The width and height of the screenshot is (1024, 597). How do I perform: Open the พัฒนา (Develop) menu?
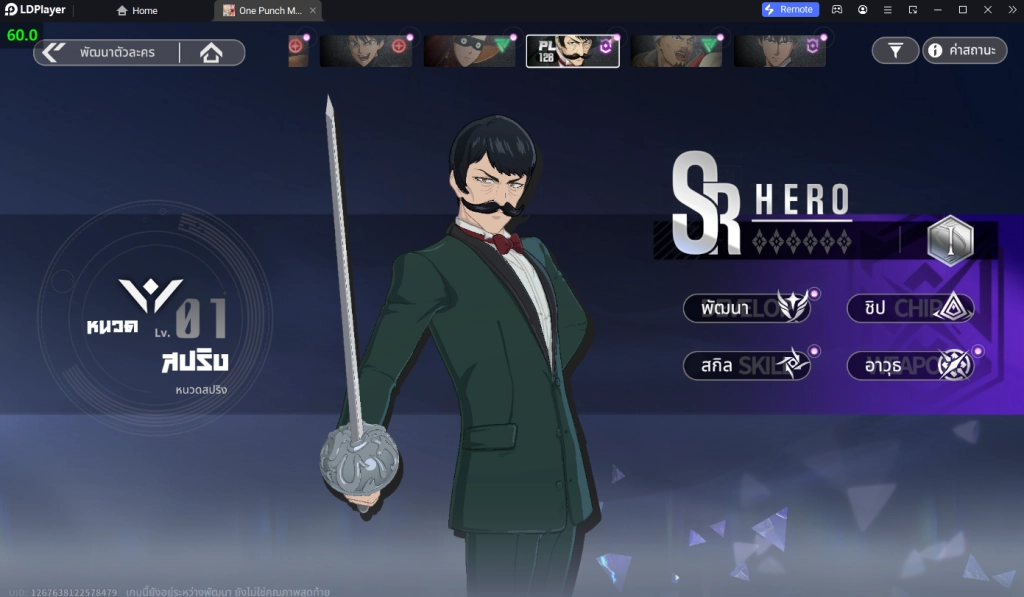747,308
